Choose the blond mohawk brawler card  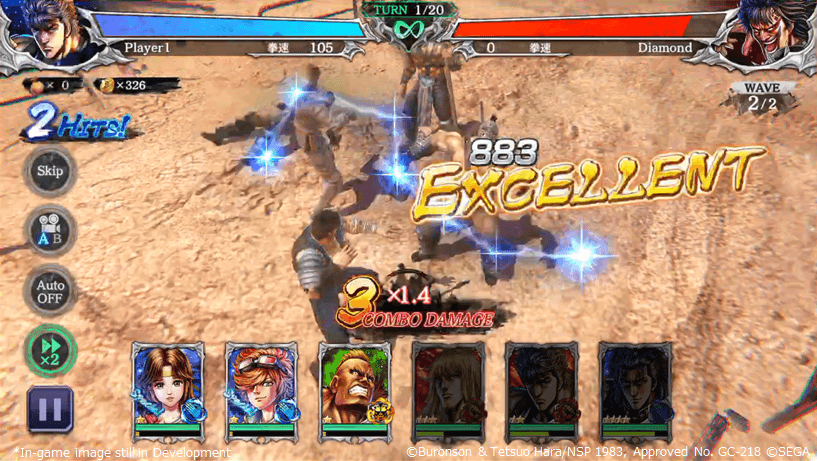[355, 391]
